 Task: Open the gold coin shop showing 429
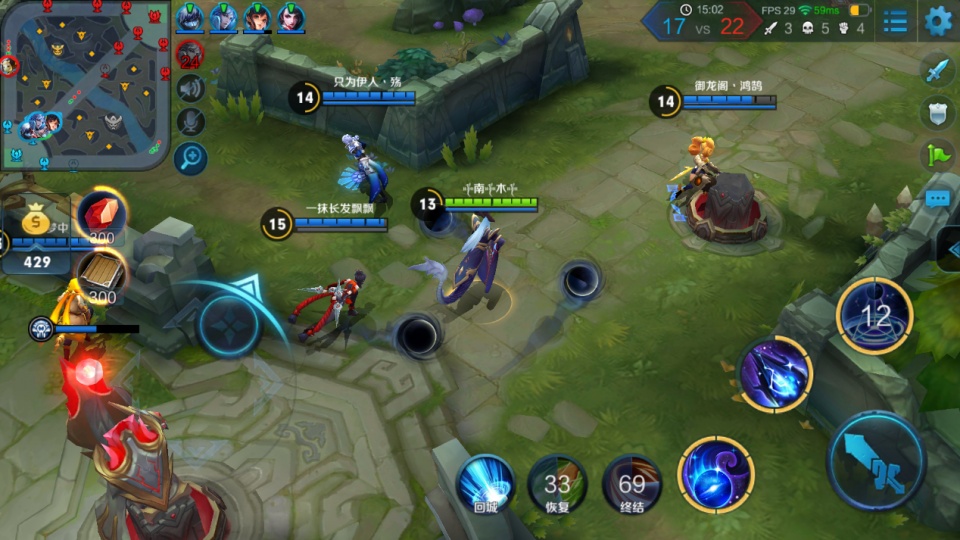tap(37, 240)
